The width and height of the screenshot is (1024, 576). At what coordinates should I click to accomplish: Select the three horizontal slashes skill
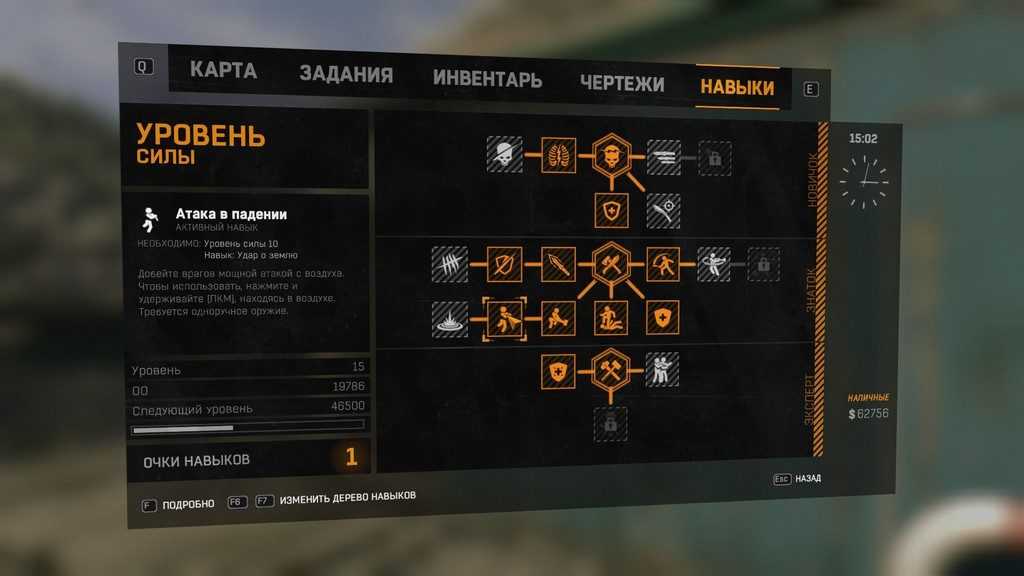click(663, 157)
